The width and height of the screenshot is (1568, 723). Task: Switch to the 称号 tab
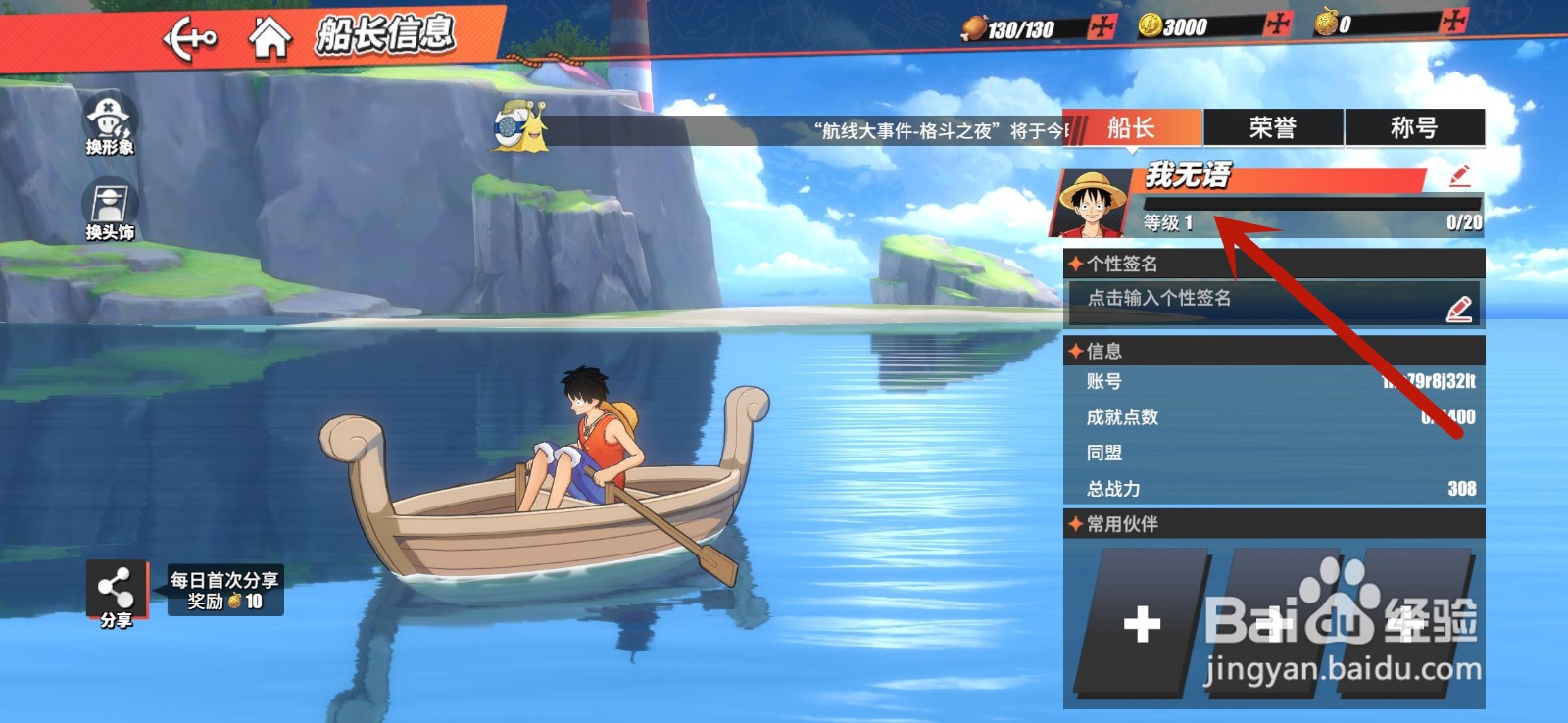pyautogui.click(x=1412, y=127)
